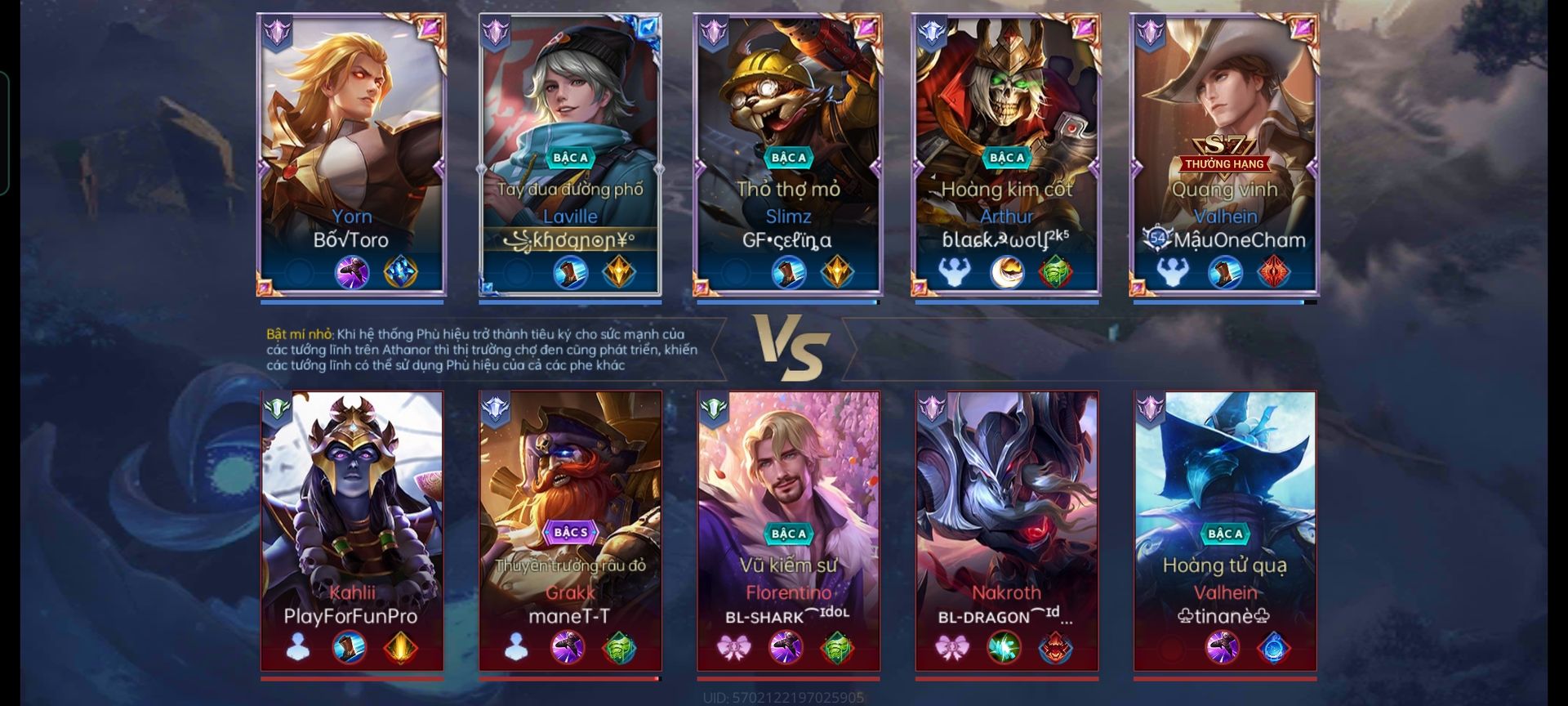Image resolution: width=1568 pixels, height=706 pixels.
Task: Choose the Laville player card
Action: tap(570, 154)
